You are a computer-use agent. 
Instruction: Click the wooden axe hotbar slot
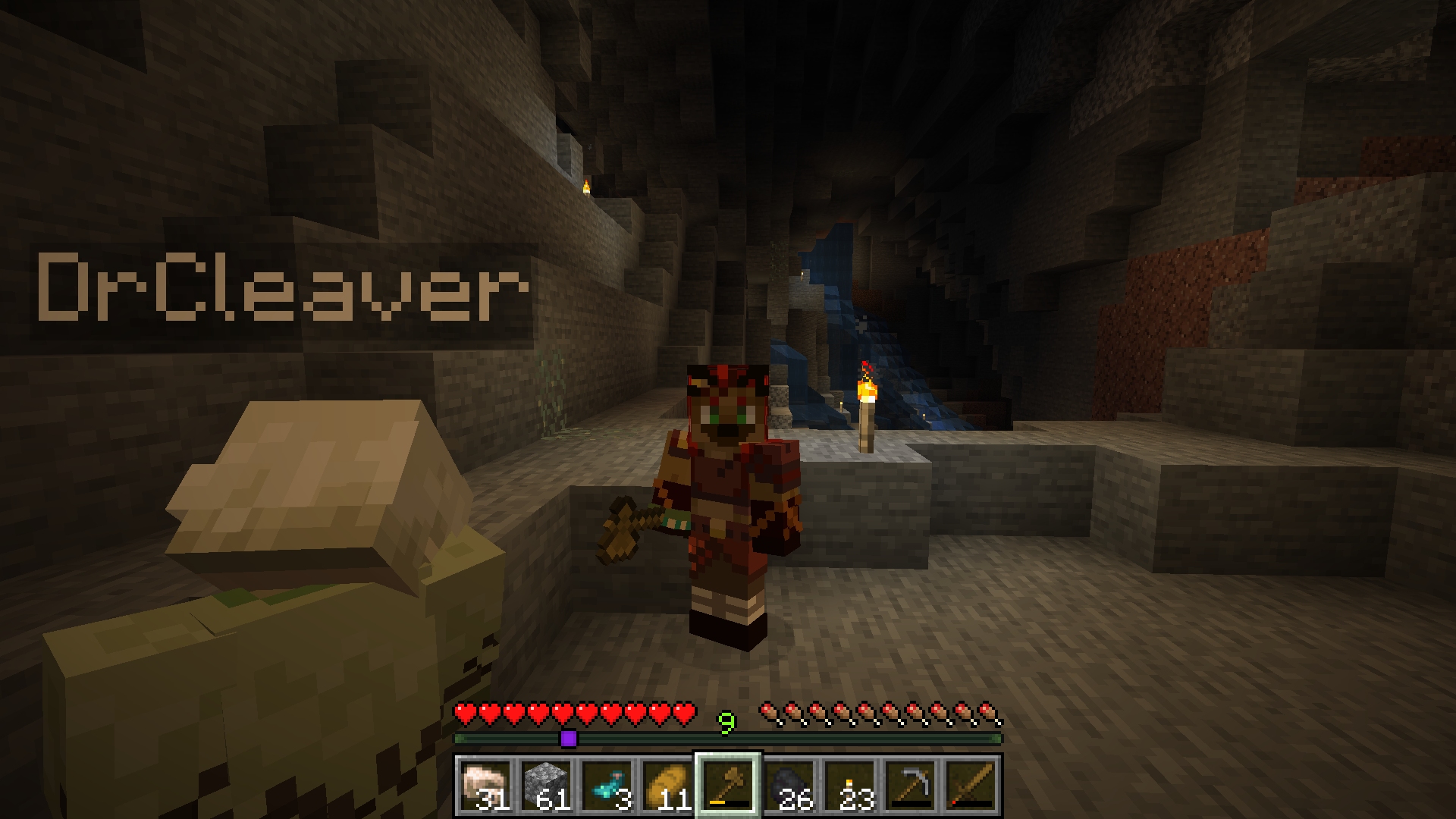(x=728, y=786)
